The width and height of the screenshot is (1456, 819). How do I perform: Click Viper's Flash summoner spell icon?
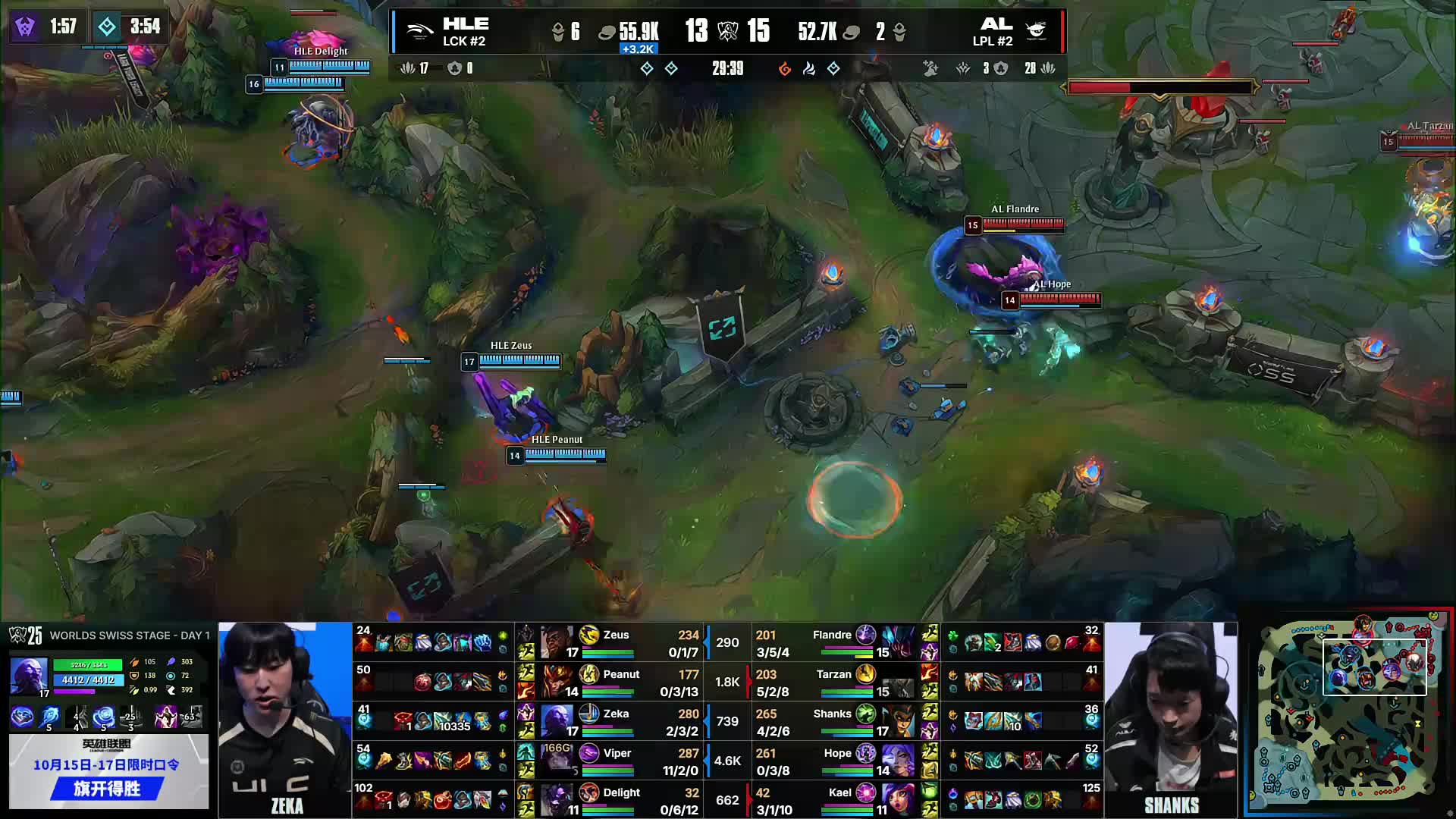tap(526, 769)
